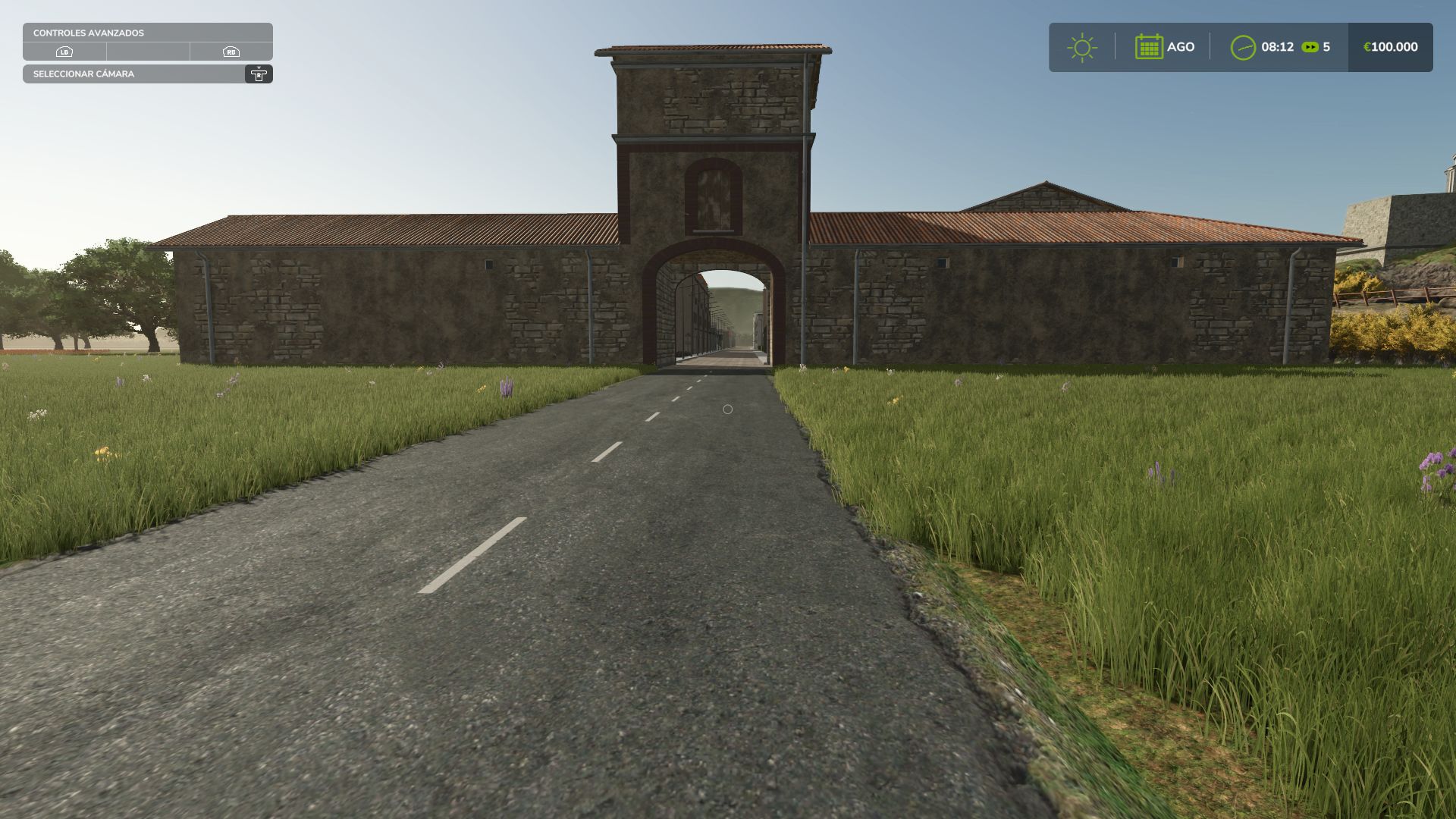Click the time acceleration fast-forward icon
Viewport: 1456px width, 819px height.
click(1310, 47)
